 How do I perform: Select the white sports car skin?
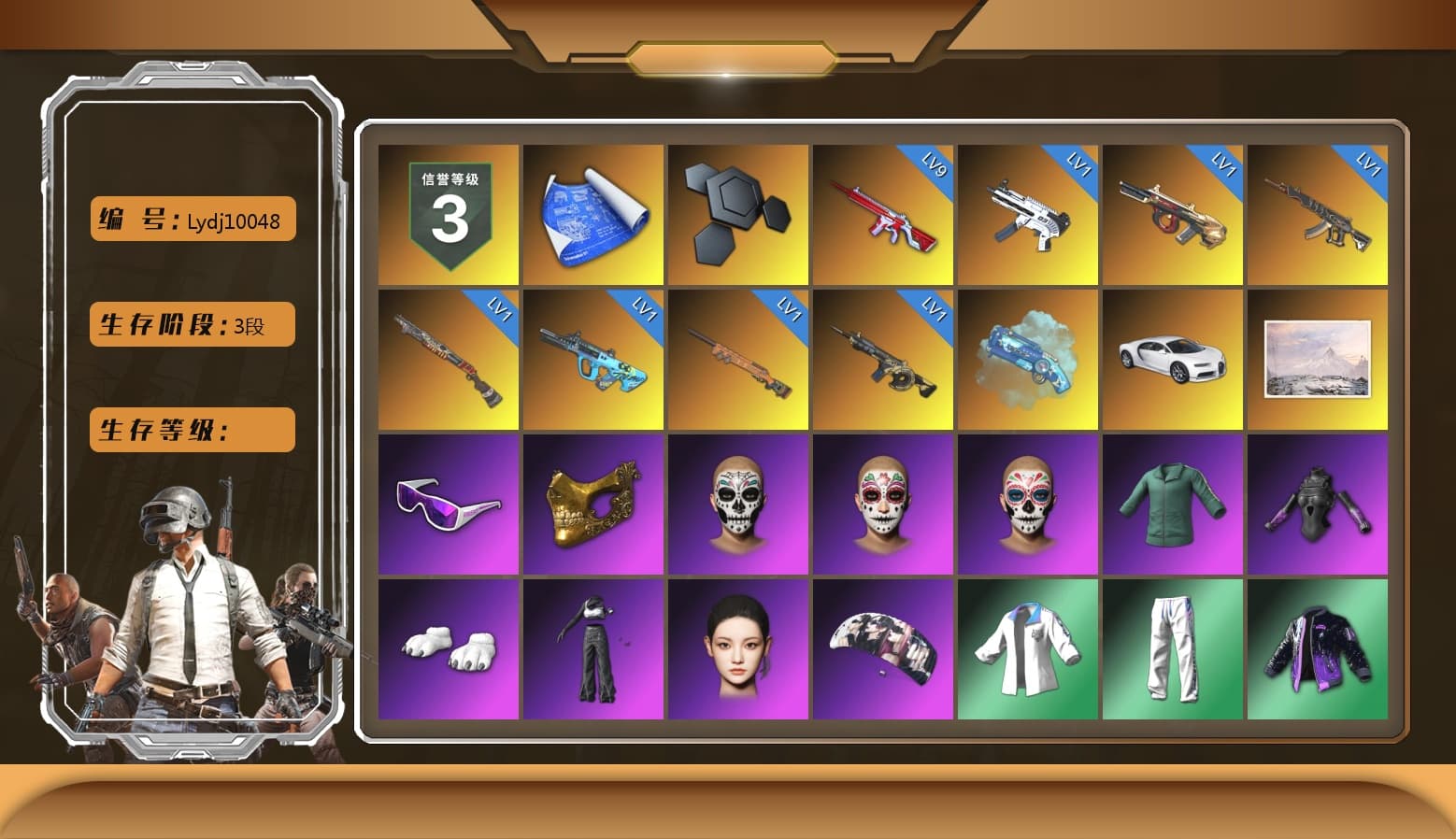pyautogui.click(x=1174, y=358)
